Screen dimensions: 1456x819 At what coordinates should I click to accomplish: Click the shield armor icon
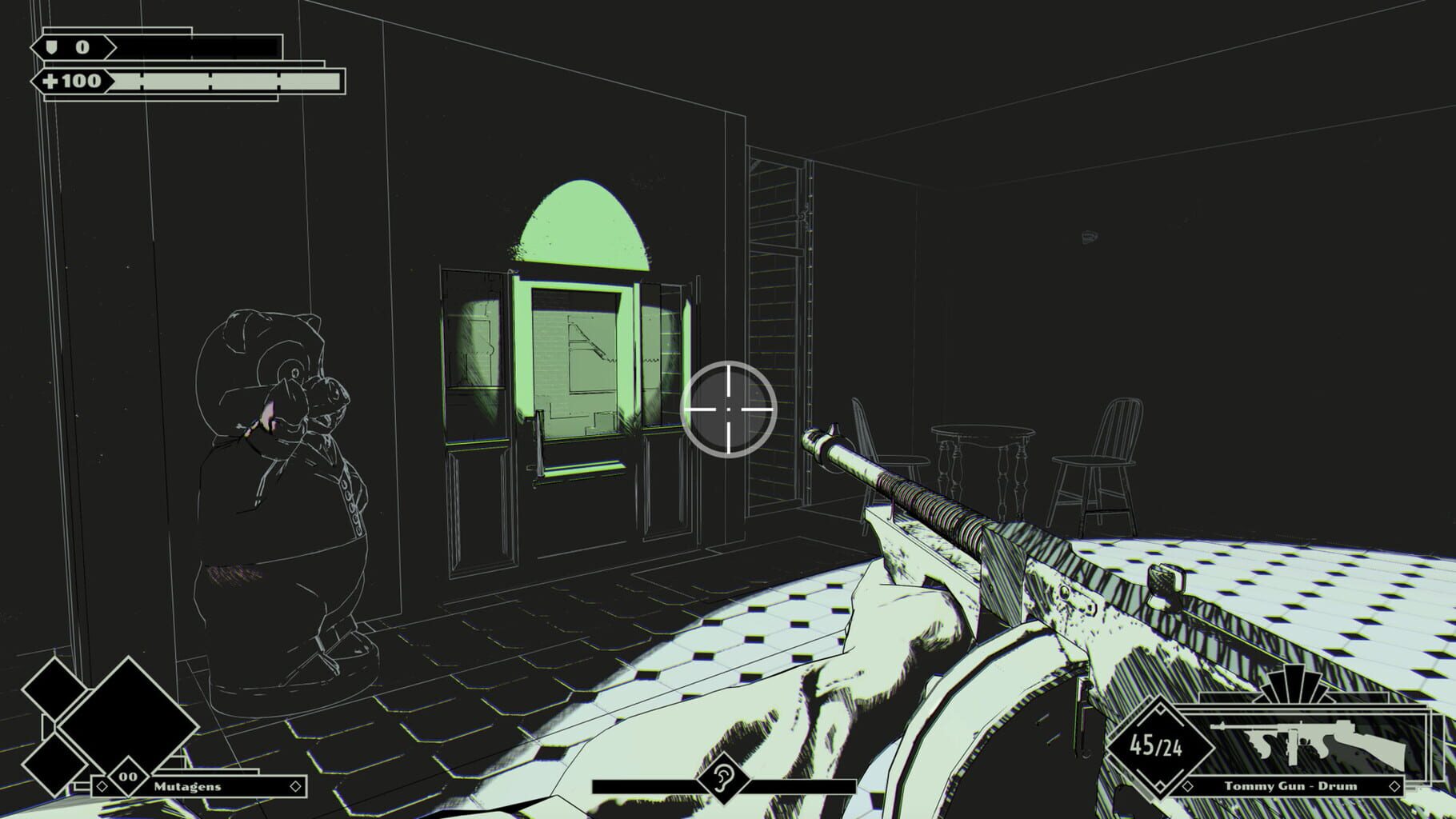[52, 47]
